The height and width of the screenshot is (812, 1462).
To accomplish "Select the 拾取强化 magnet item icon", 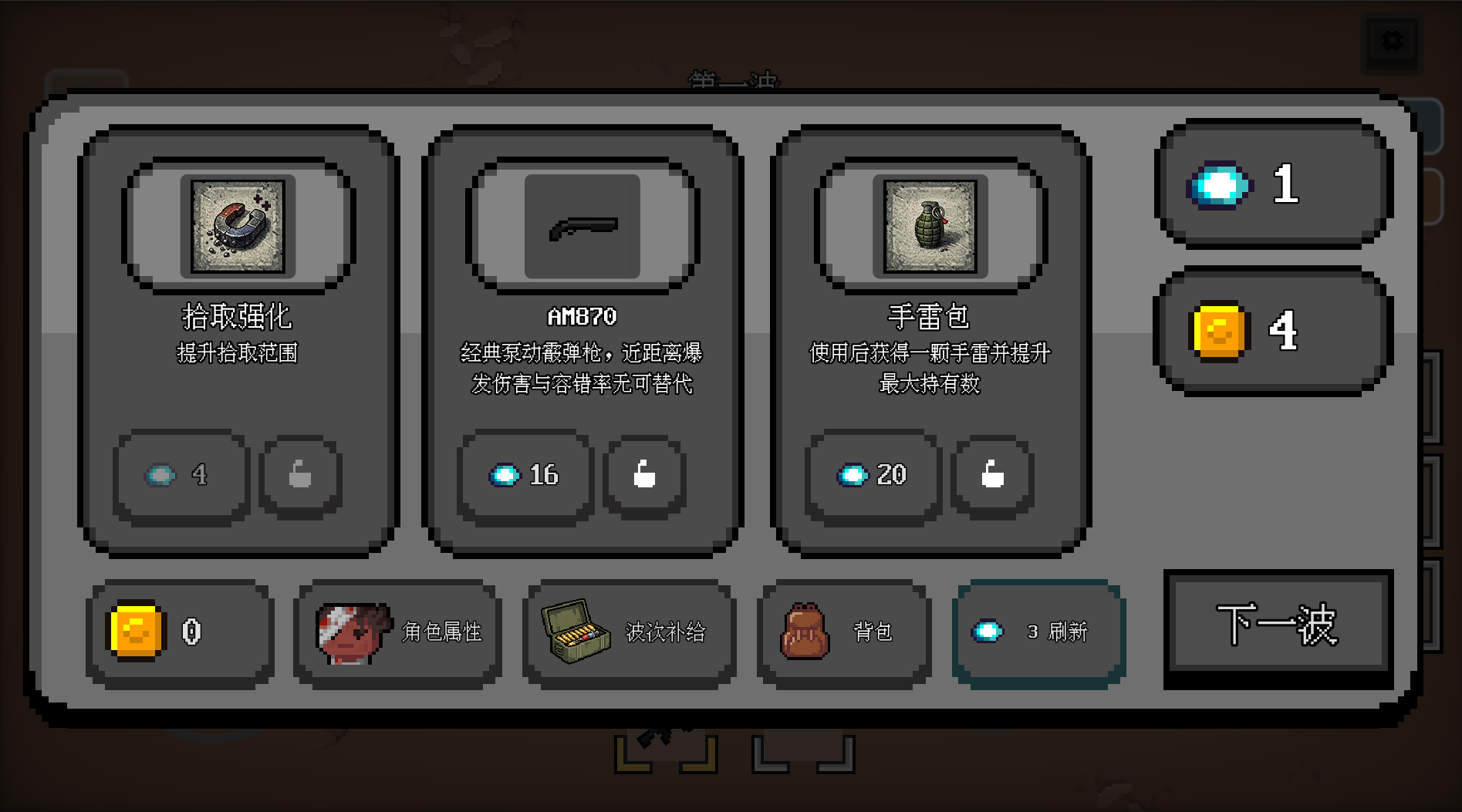I will (x=235, y=226).
